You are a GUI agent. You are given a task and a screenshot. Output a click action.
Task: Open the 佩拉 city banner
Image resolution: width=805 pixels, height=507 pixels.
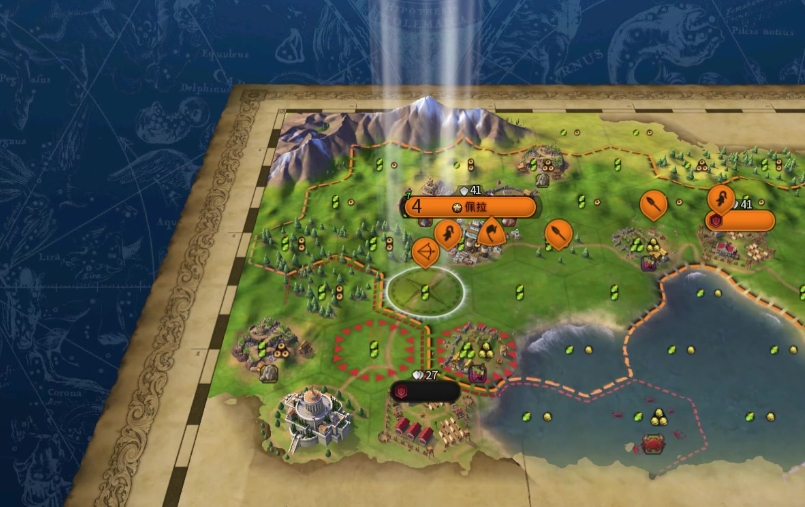point(470,207)
